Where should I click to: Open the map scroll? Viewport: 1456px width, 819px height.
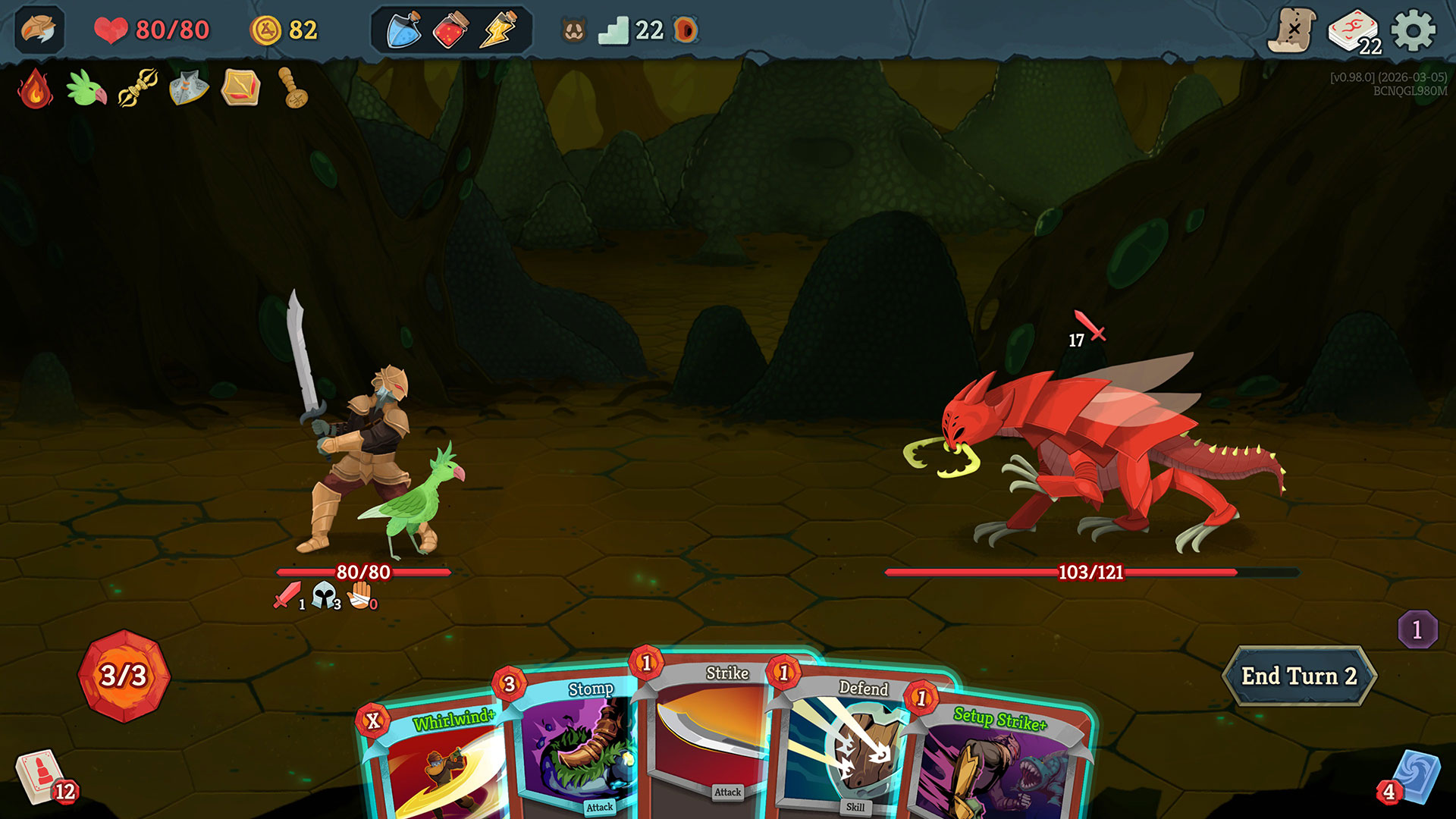pyautogui.click(x=1293, y=31)
